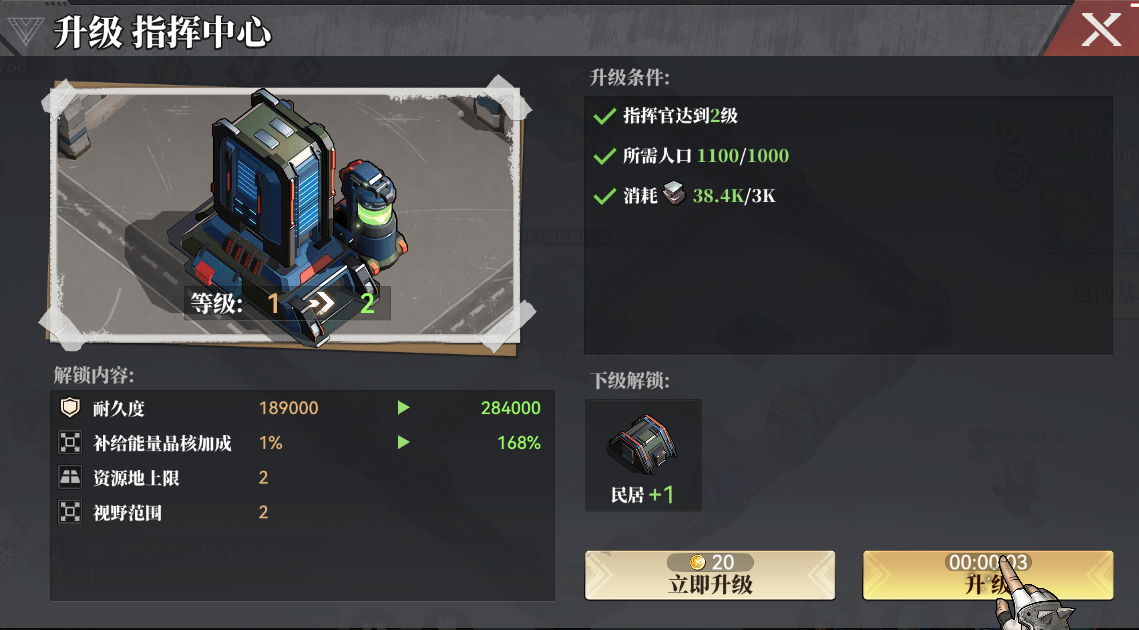Select the 民居 residence unlock tile
The height and width of the screenshot is (630, 1139).
pos(643,455)
